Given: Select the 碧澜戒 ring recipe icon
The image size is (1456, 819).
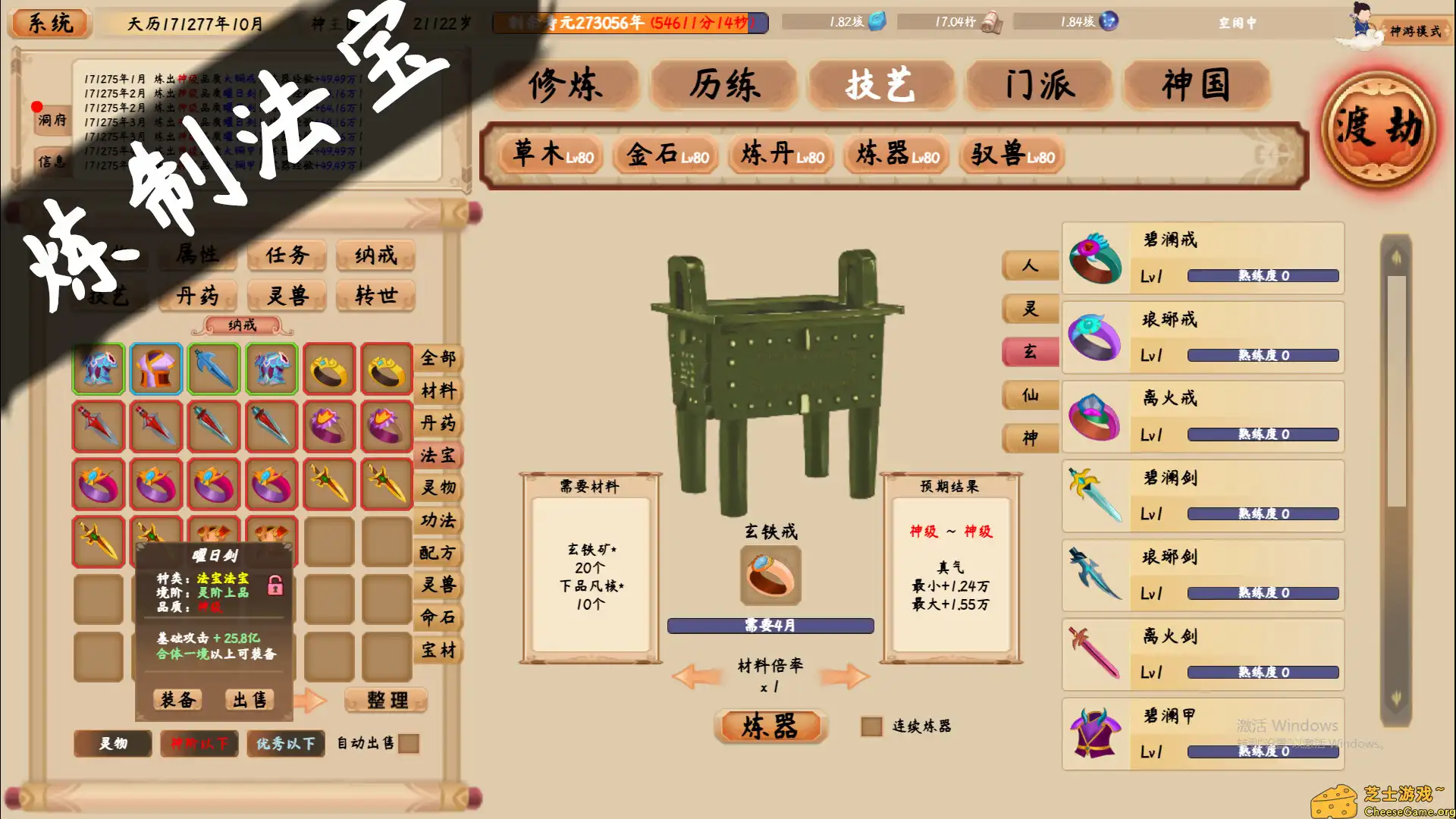Looking at the screenshot, I should [x=1095, y=258].
